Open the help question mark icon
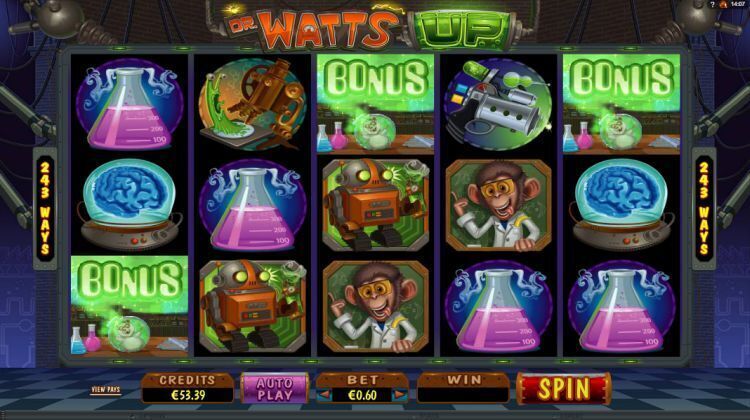The height and width of the screenshot is (420, 750). 713,5
